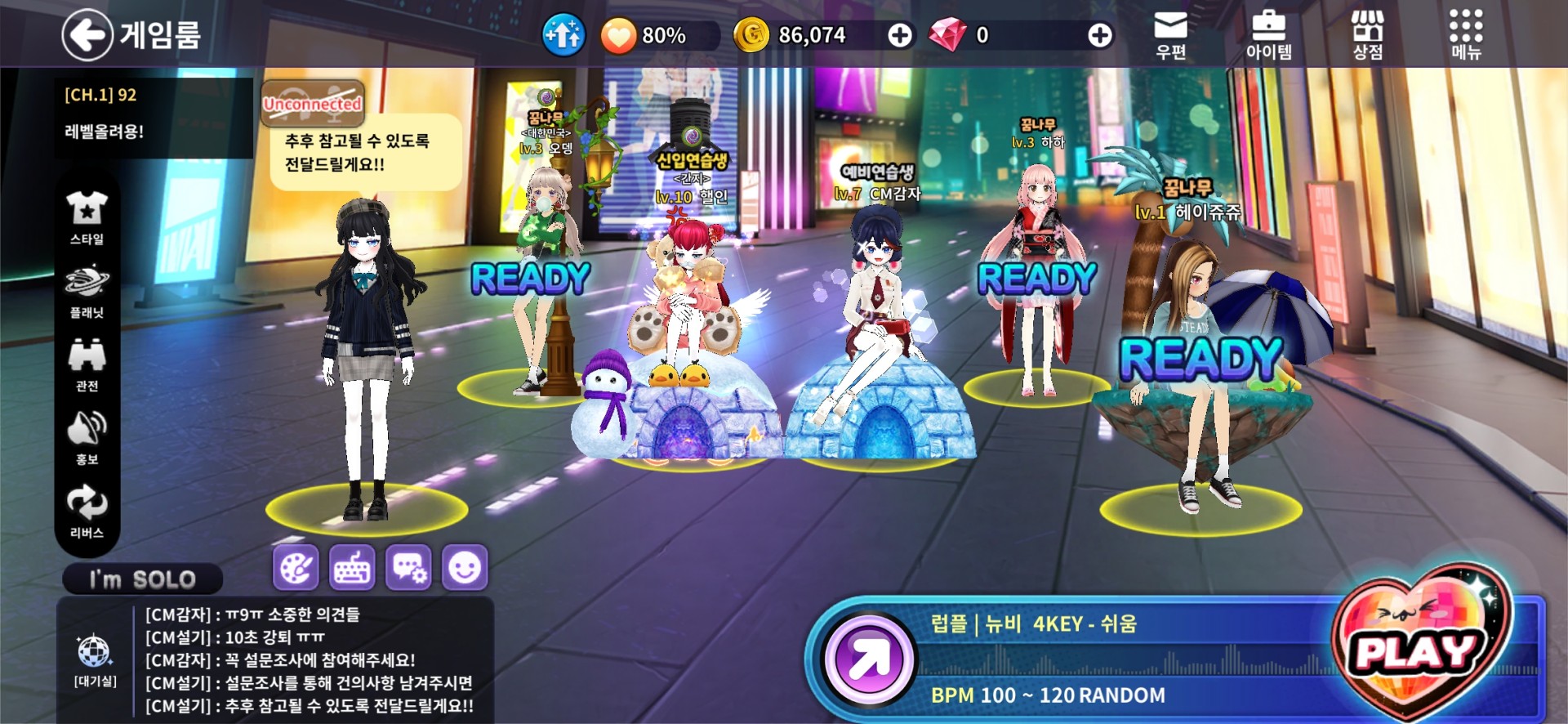1568x724 pixels.
Task: Open chat settings speech bubble button
Action: (408, 567)
